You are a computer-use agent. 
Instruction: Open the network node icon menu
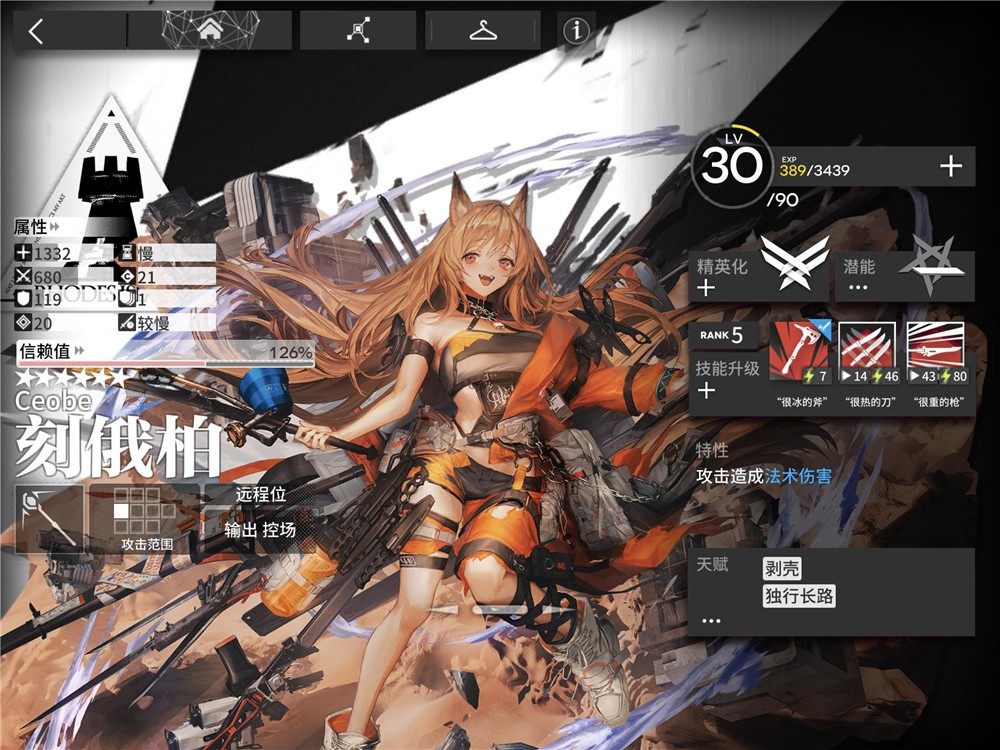(357, 31)
